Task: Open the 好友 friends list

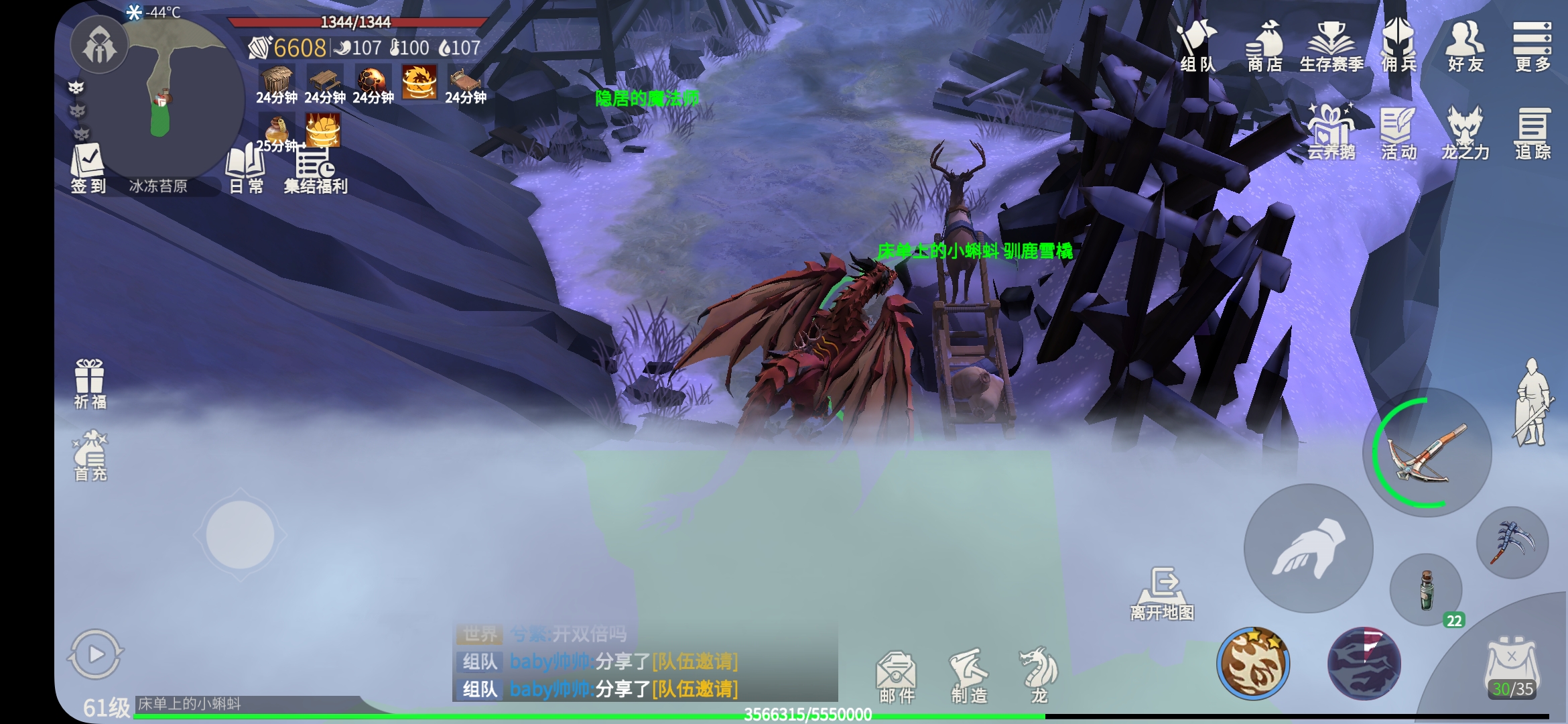Action: [1465, 46]
